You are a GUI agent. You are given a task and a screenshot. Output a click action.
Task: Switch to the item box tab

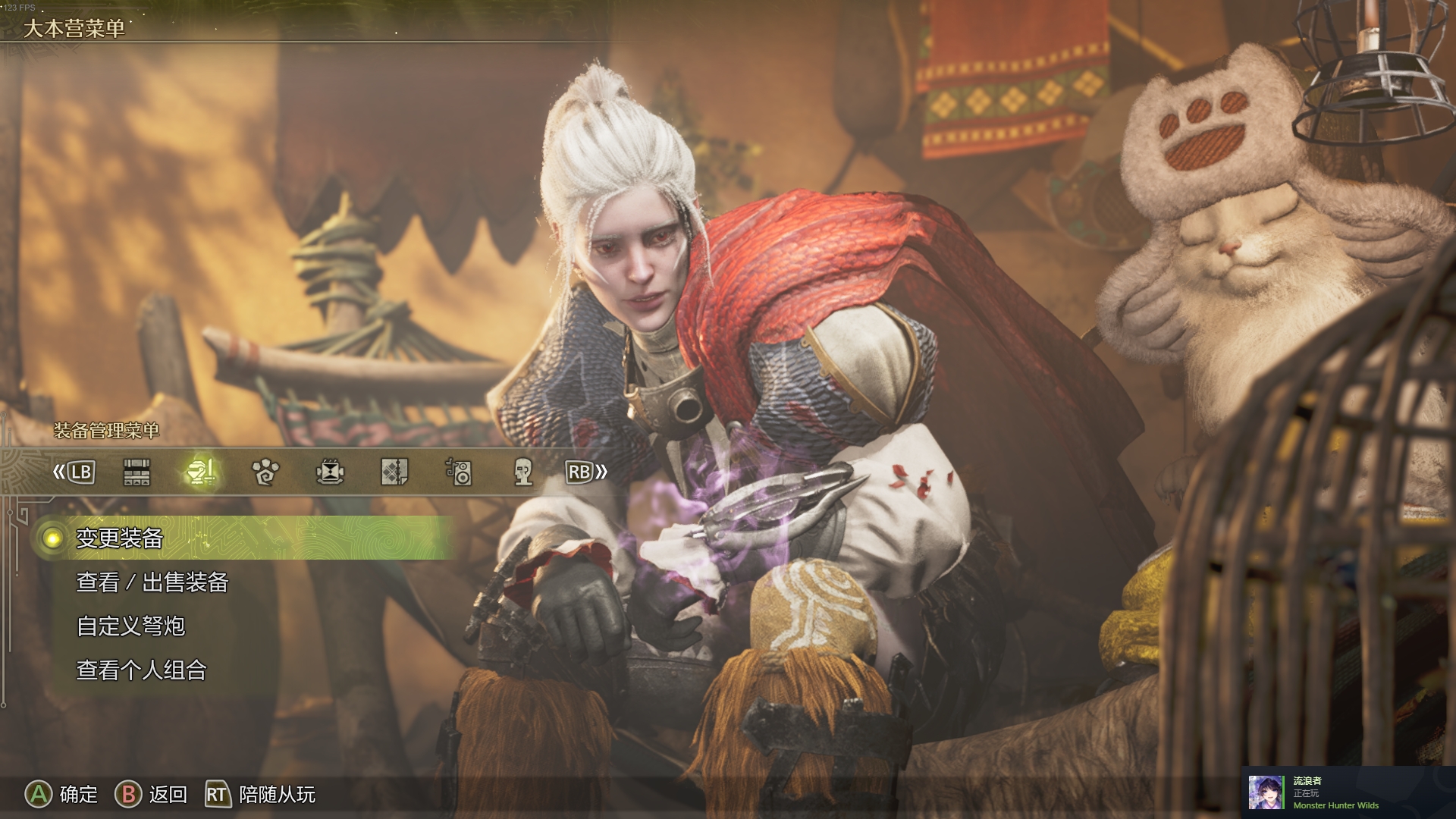click(x=136, y=472)
